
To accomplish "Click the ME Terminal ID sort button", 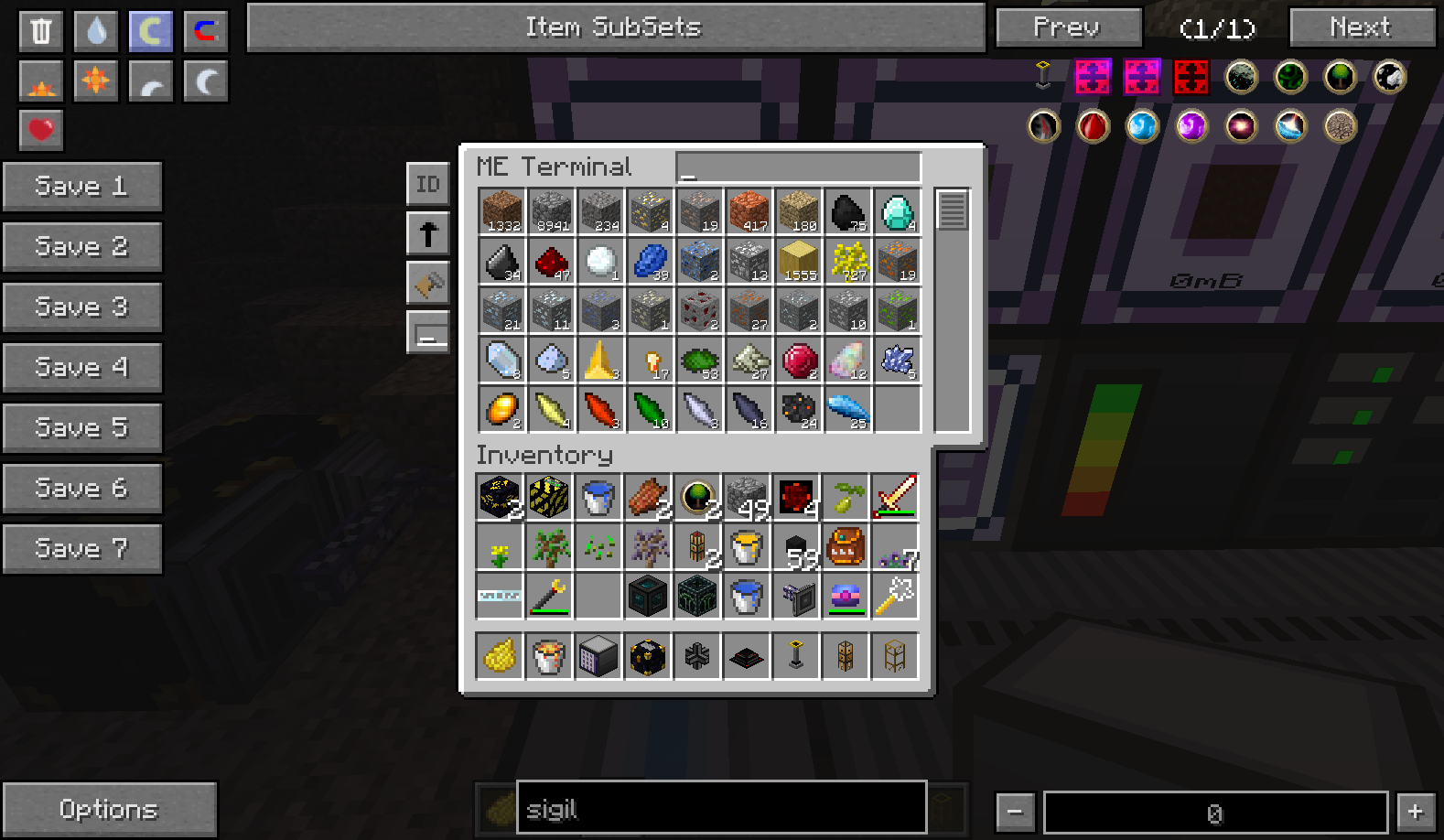I will click(428, 184).
